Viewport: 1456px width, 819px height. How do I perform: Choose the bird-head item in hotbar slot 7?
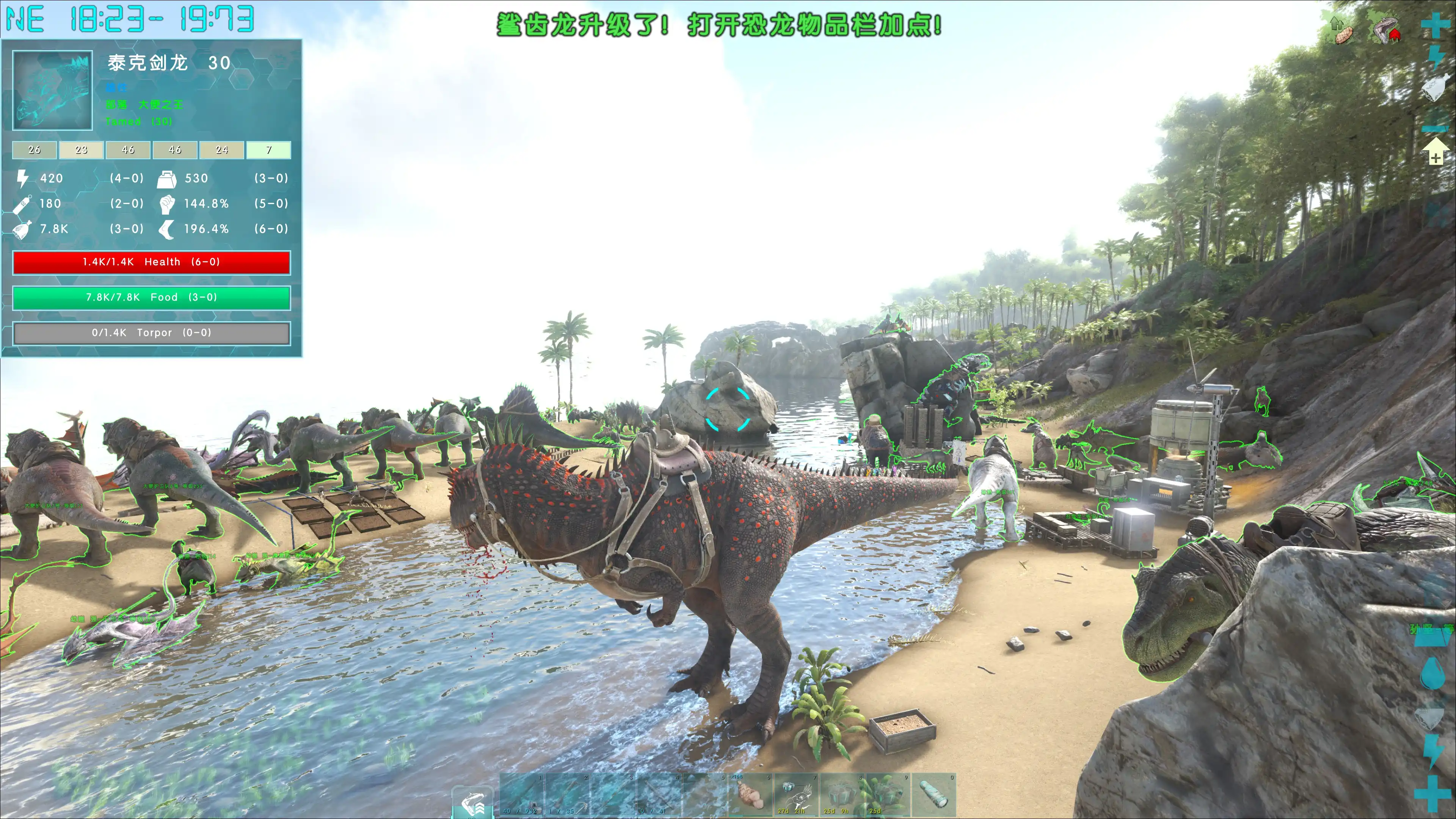(x=796, y=795)
